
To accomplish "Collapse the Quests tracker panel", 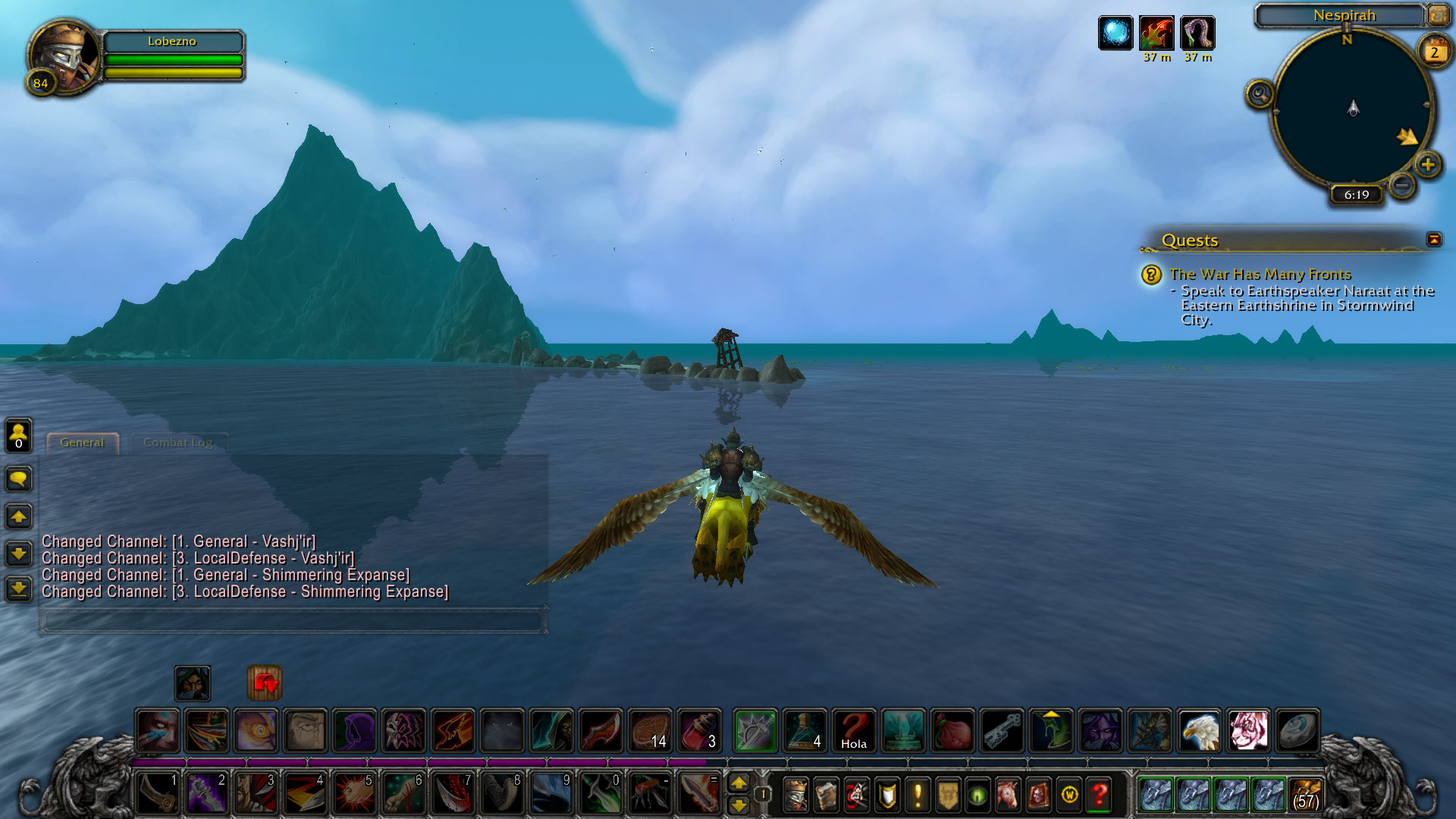I will [1434, 240].
